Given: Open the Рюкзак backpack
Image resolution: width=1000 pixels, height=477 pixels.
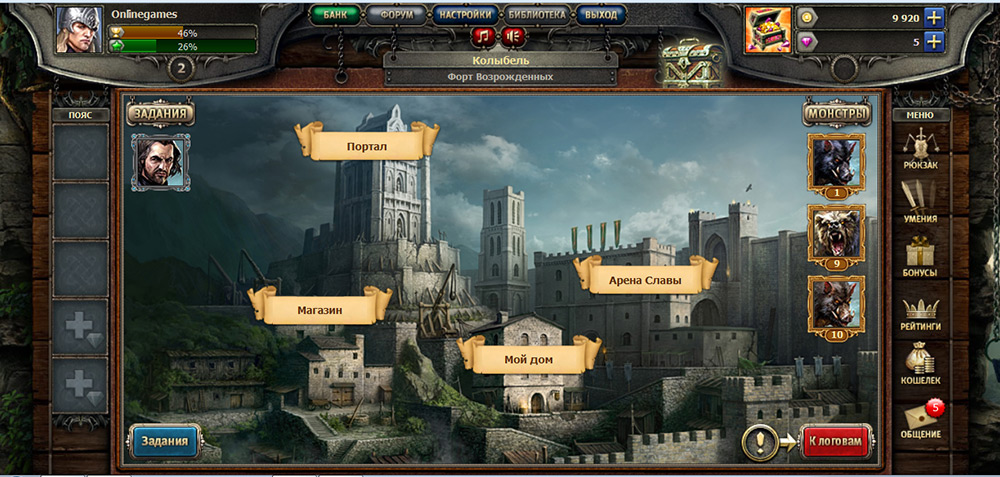Looking at the screenshot, I should 920,150.
